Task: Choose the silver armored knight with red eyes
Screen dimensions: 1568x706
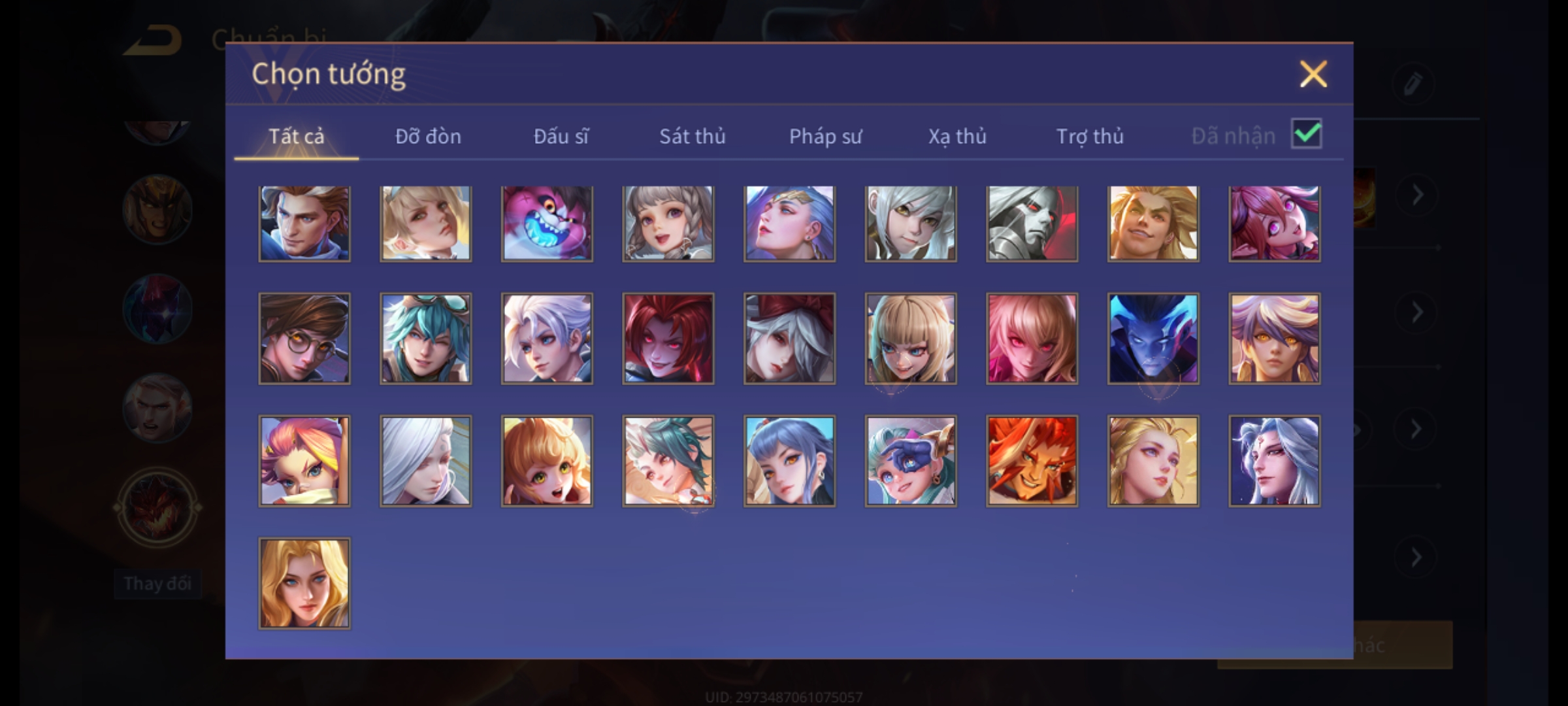Action: click(1032, 224)
